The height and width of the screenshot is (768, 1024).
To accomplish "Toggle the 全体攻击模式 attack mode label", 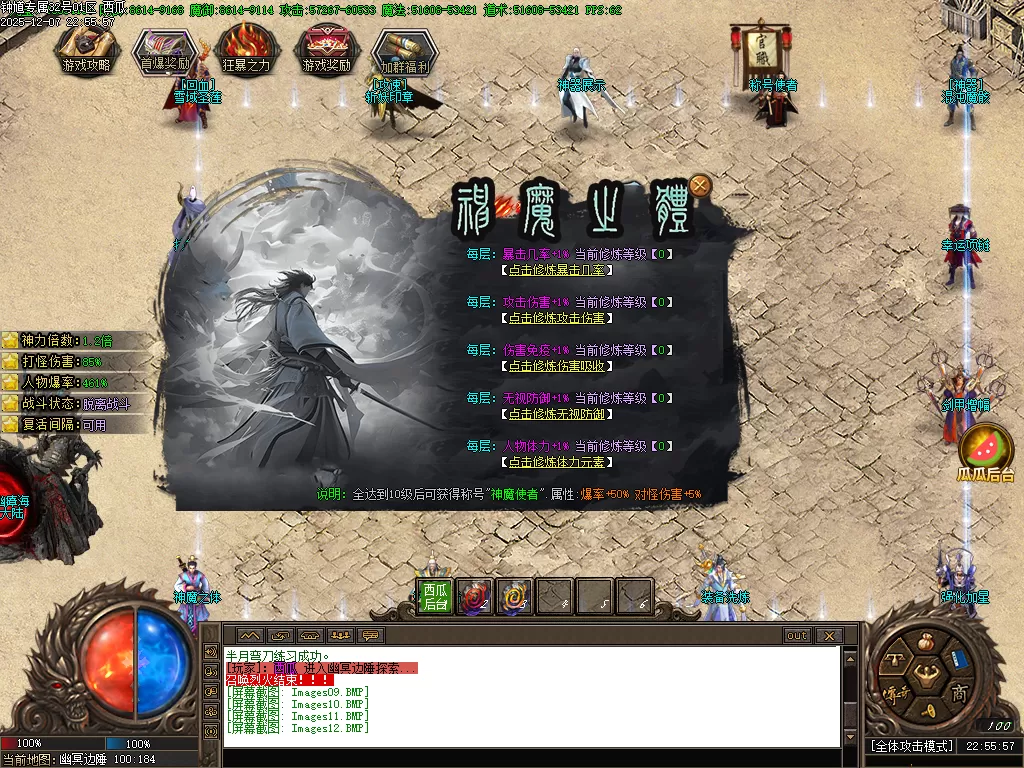I will pyautogui.click(x=911, y=746).
